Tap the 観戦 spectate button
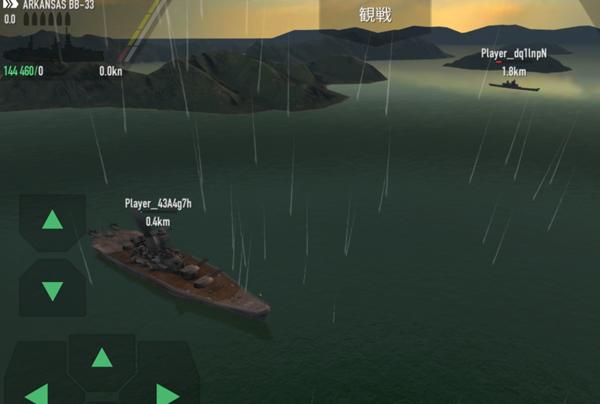 375,14
